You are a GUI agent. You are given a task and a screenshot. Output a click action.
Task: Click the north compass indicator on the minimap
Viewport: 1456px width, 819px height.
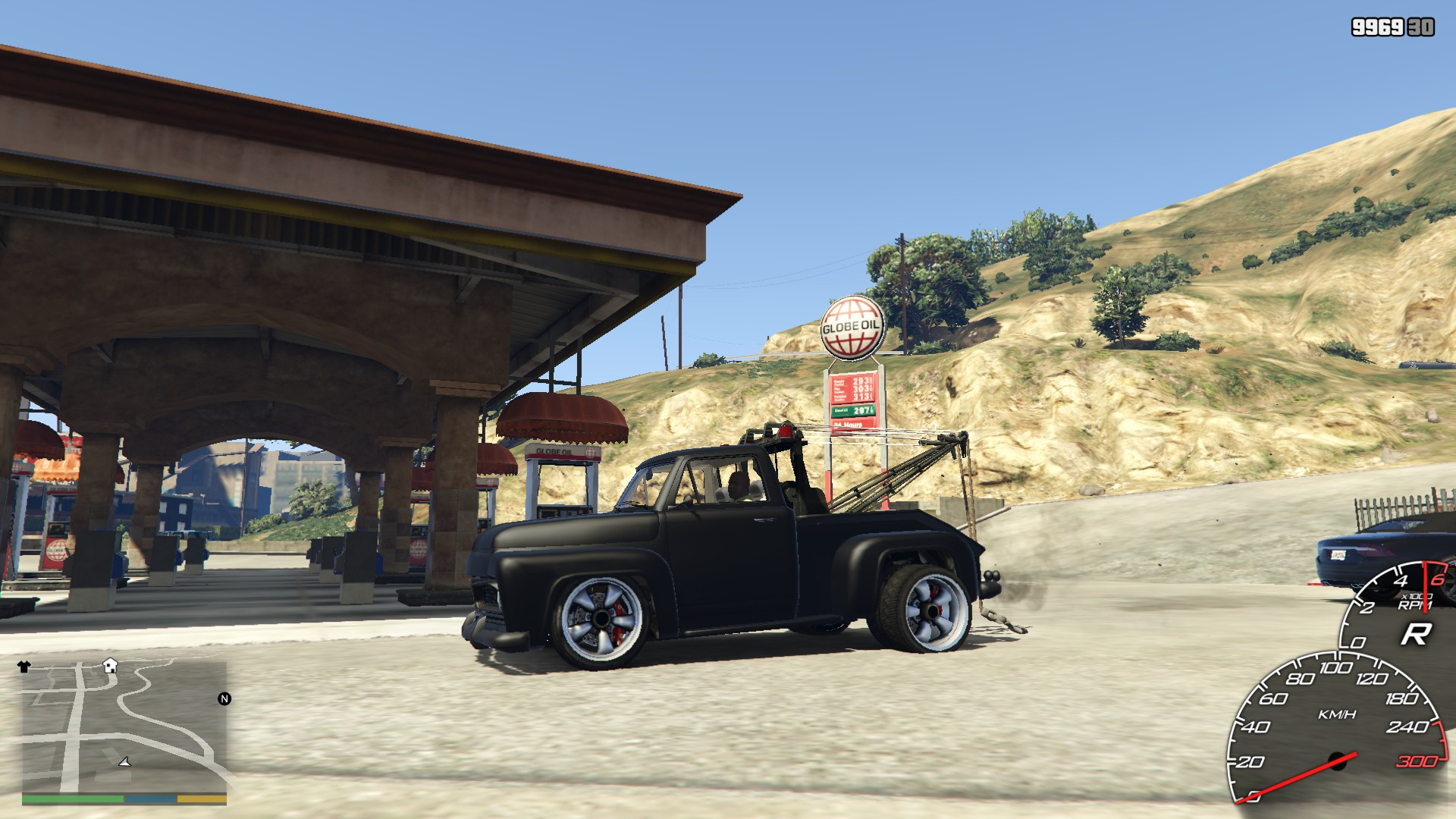click(x=224, y=698)
